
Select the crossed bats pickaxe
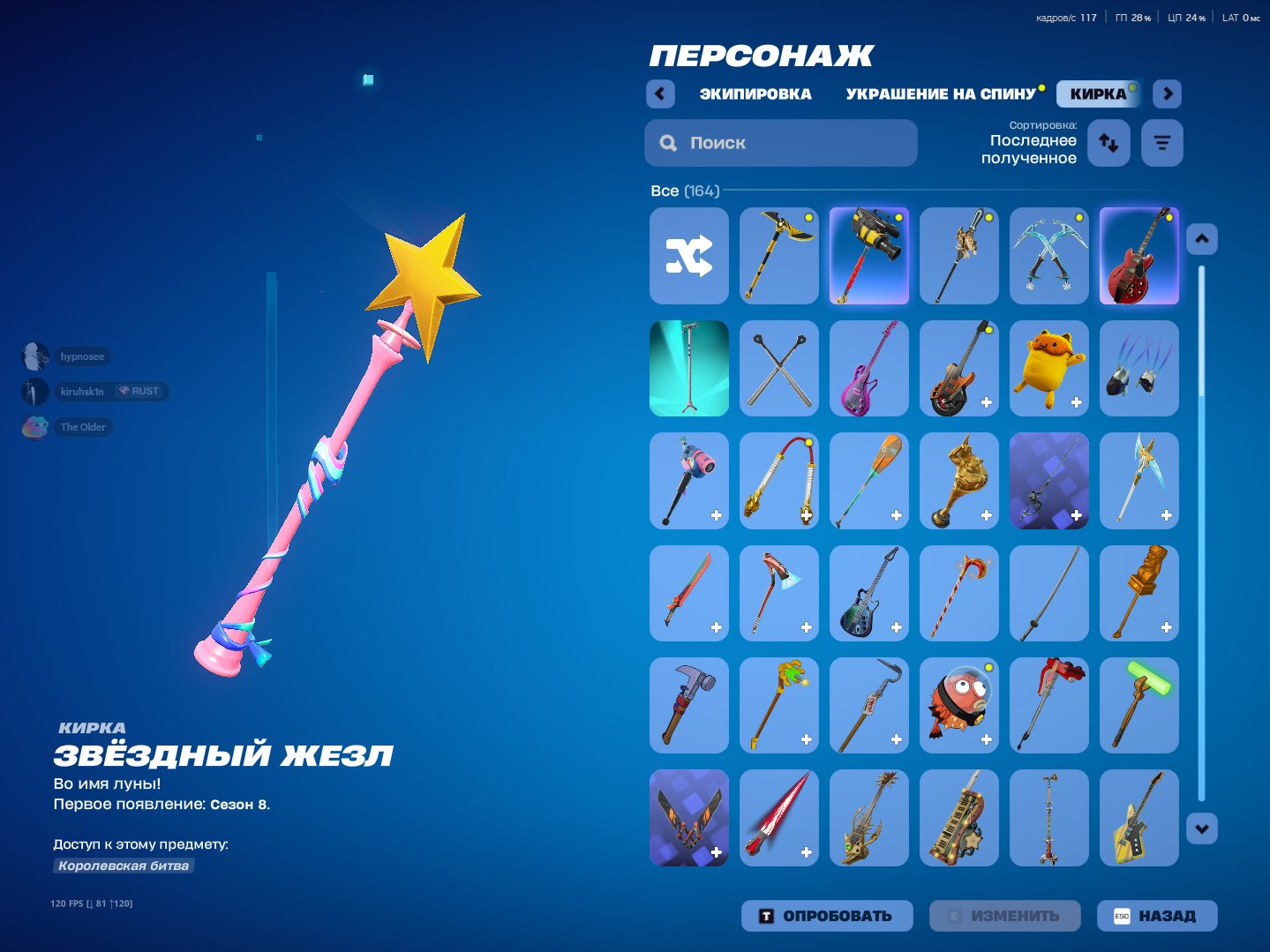click(x=778, y=368)
